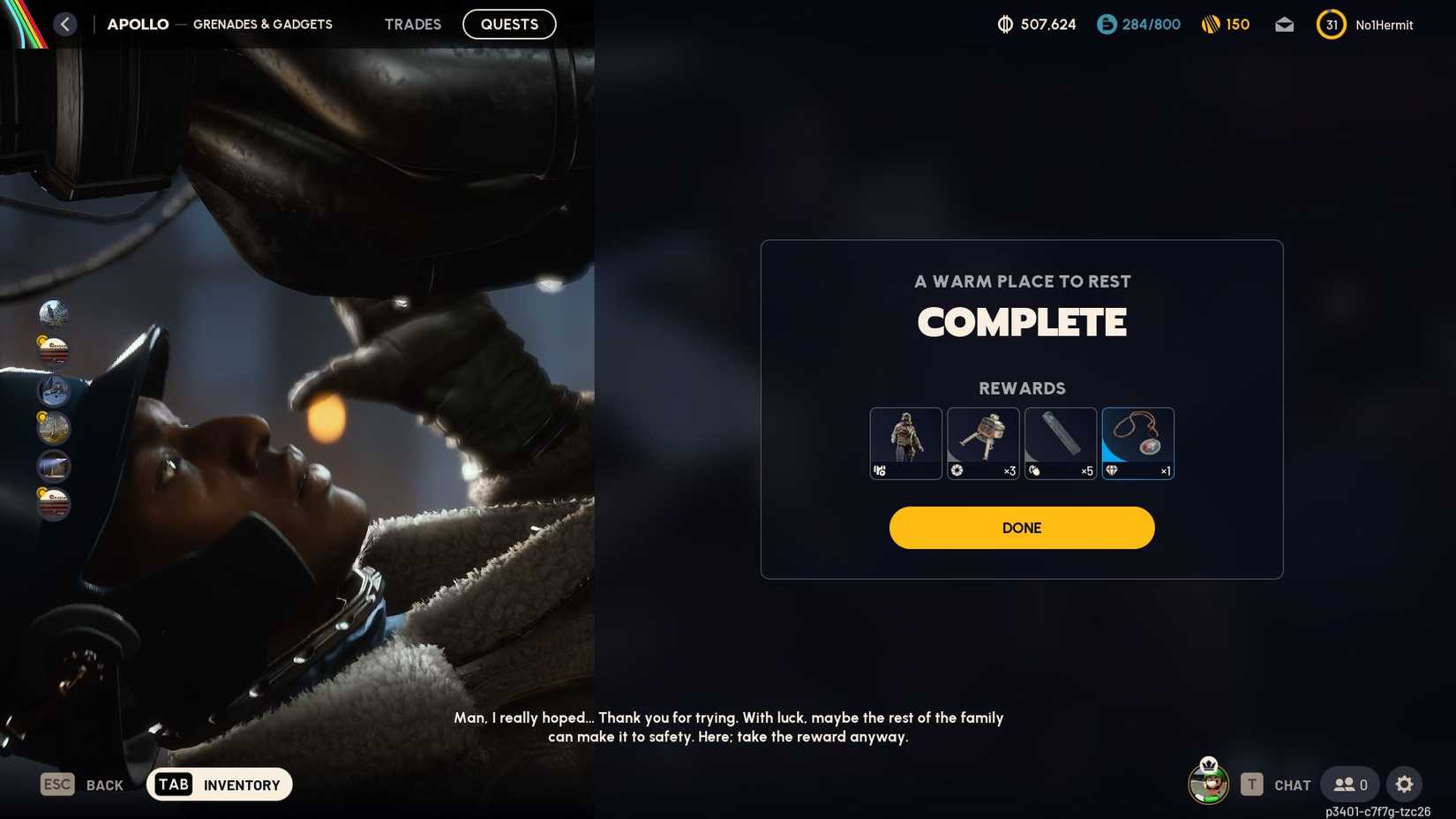This screenshot has width=1456, height=819.
Task: Click the player list icon showing 0
Action: (x=1349, y=784)
